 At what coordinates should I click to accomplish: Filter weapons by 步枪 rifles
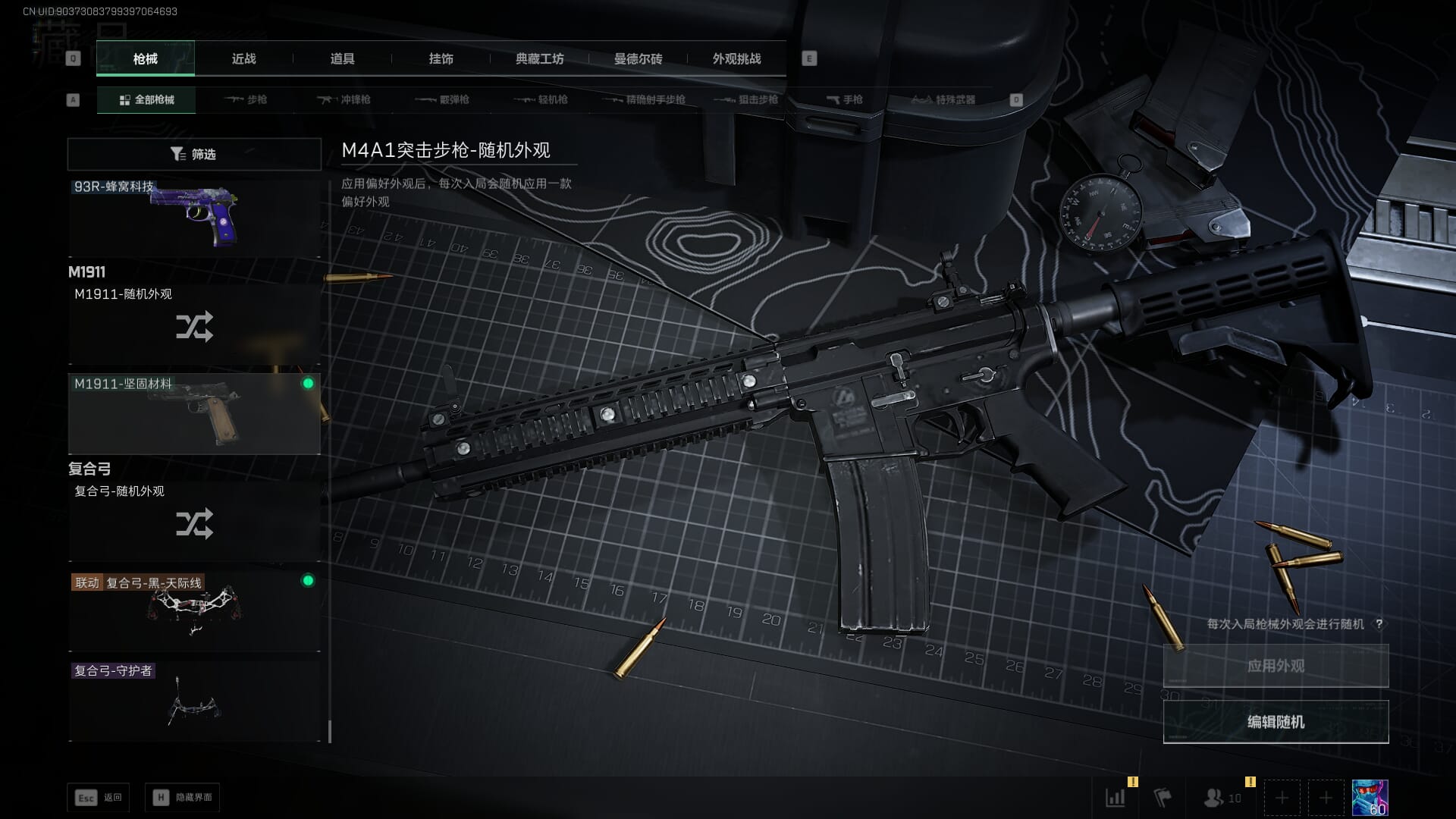click(x=246, y=99)
